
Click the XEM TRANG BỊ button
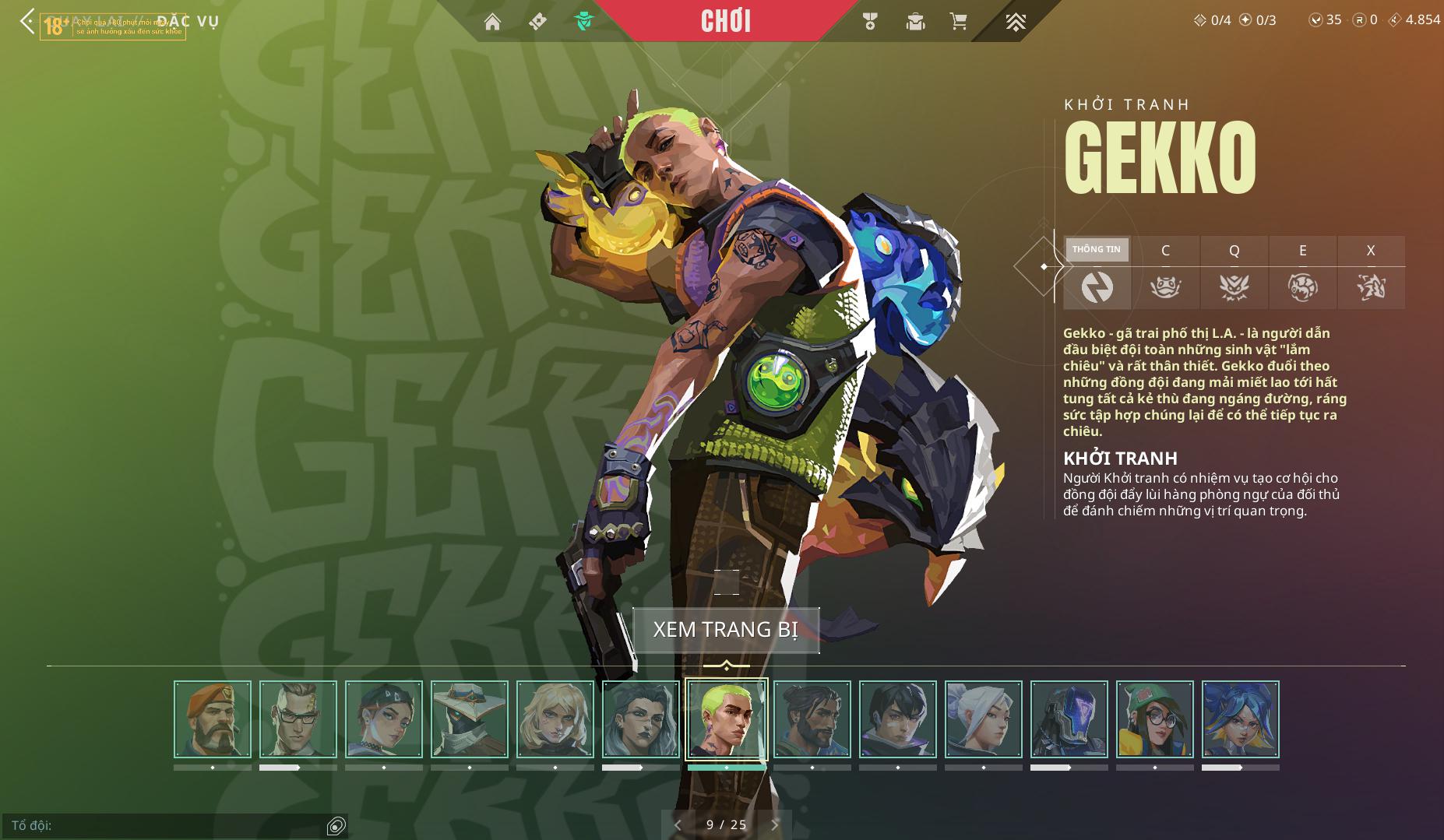click(x=726, y=630)
